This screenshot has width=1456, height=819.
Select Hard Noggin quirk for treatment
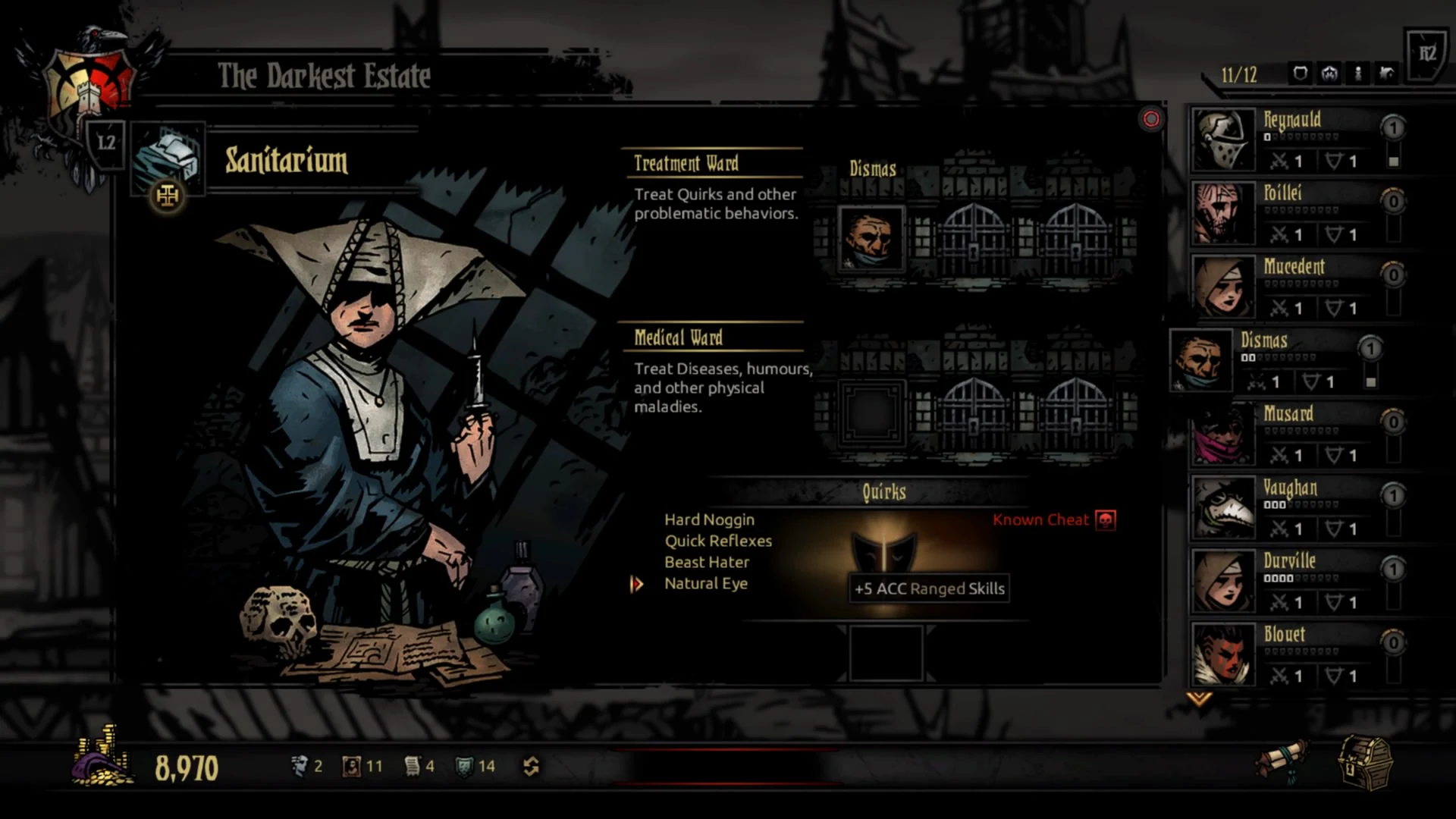point(708,519)
